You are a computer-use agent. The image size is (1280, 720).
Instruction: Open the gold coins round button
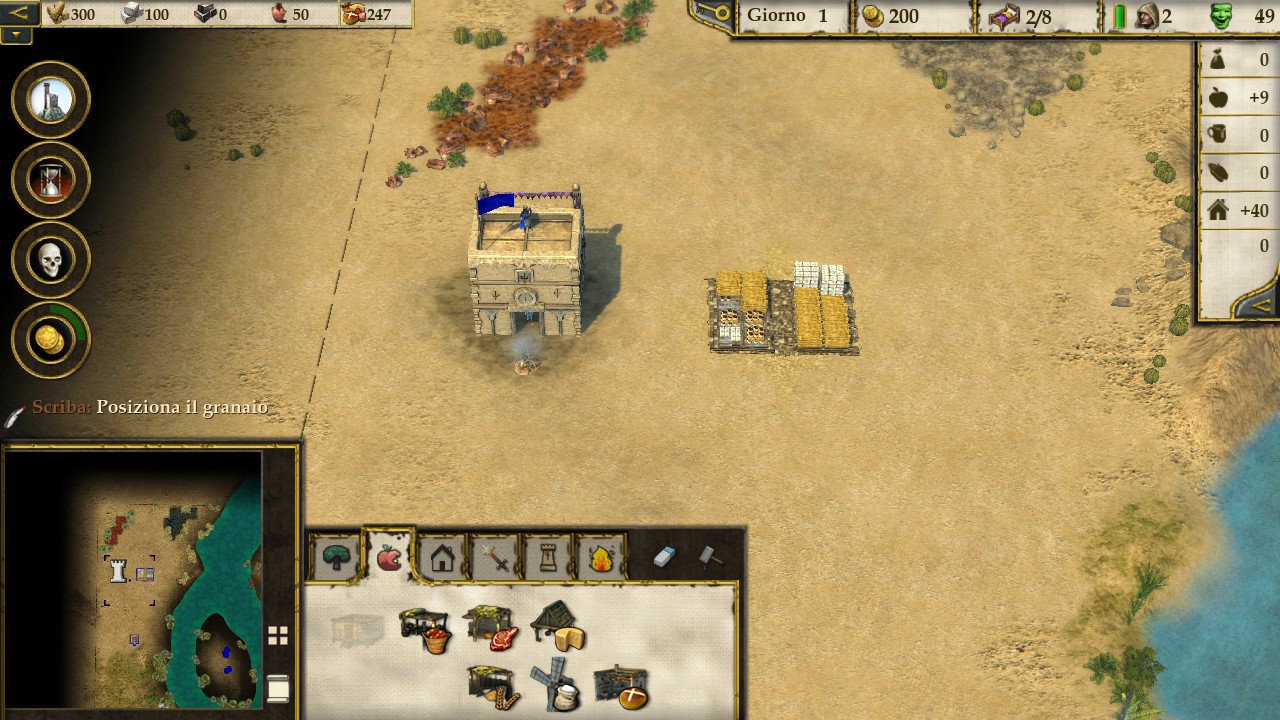point(51,340)
